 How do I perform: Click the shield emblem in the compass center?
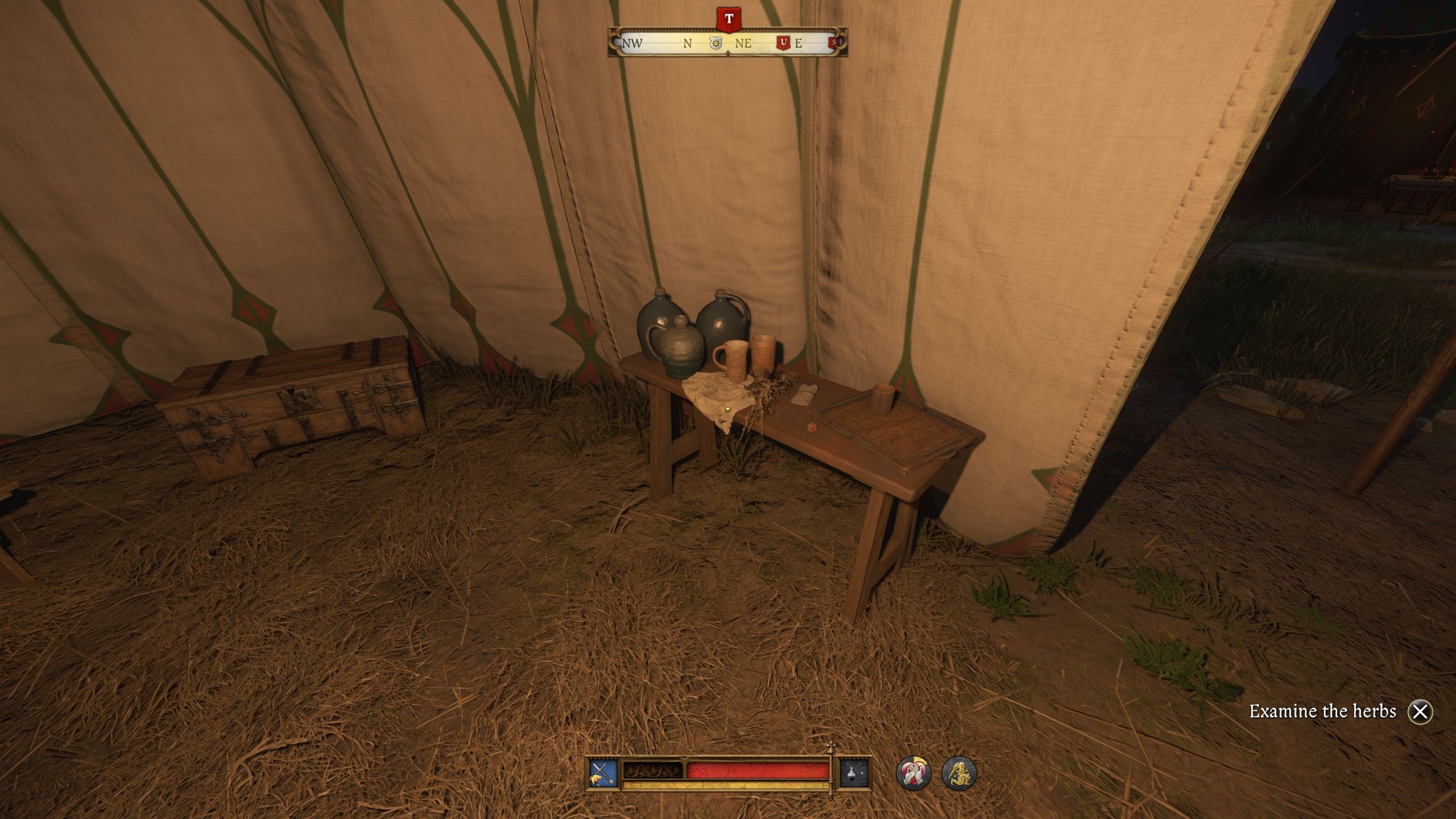pyautogui.click(x=715, y=43)
